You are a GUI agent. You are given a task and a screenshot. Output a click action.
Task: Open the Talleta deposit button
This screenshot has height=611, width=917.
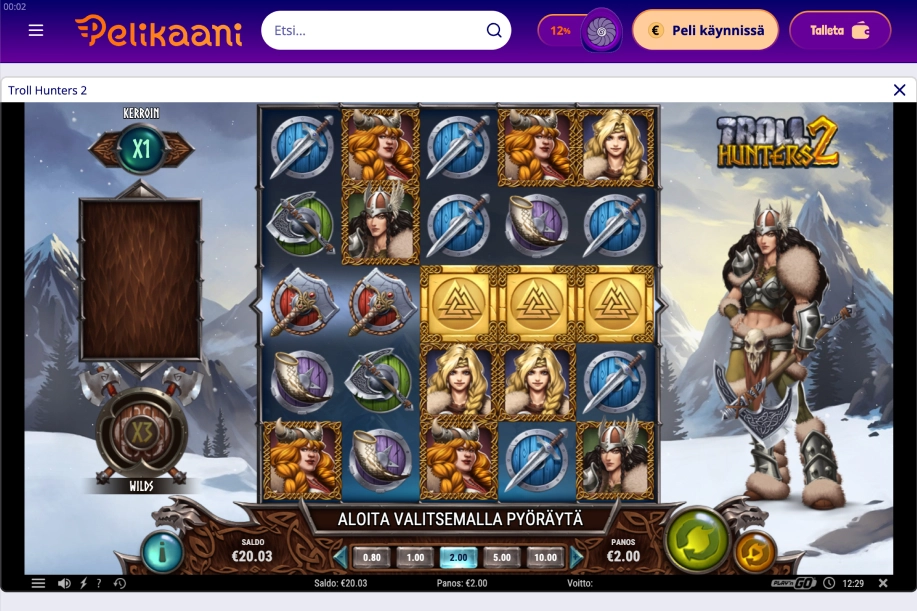pyautogui.click(x=839, y=30)
